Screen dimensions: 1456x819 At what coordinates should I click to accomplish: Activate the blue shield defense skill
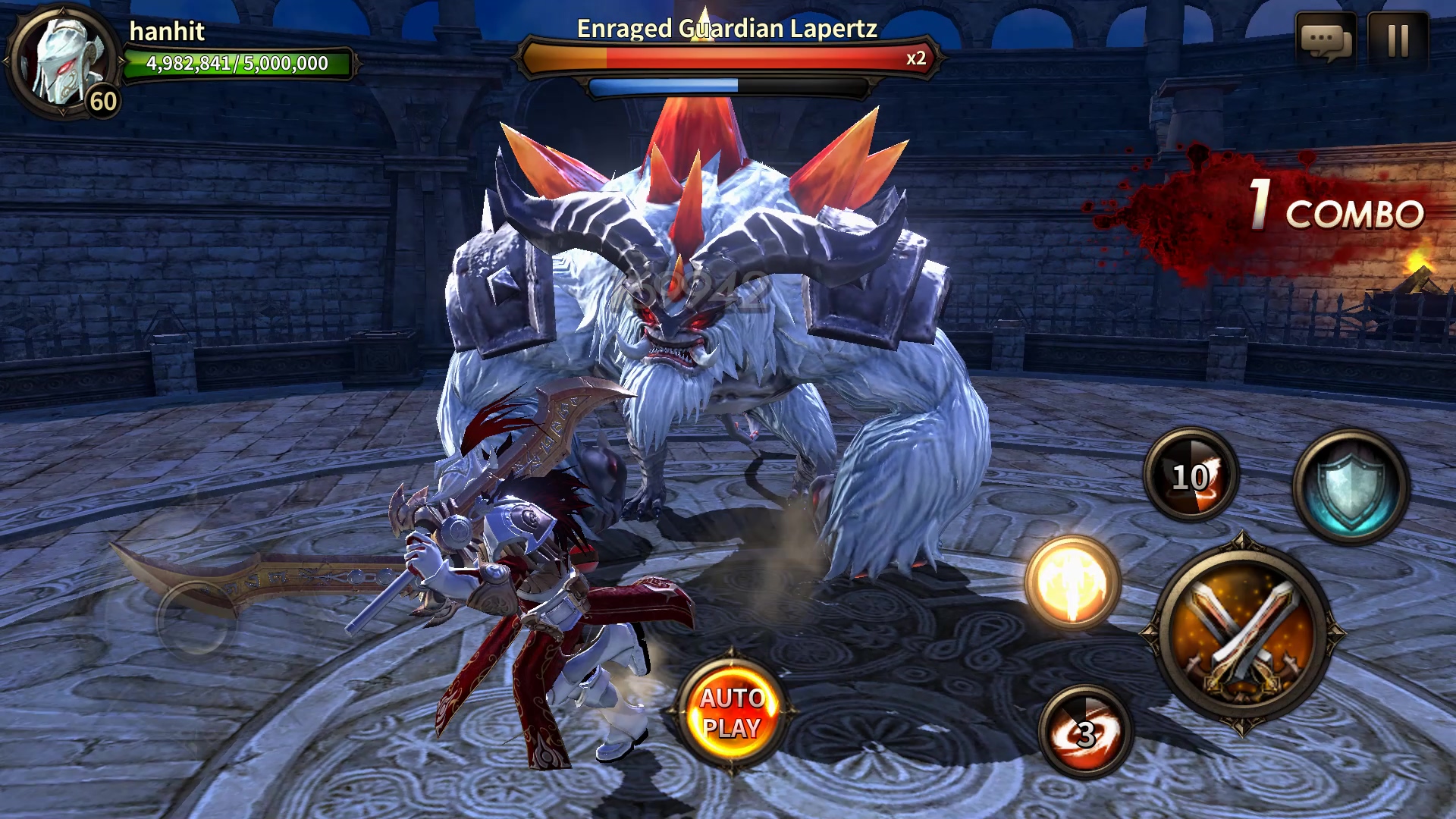1351,486
